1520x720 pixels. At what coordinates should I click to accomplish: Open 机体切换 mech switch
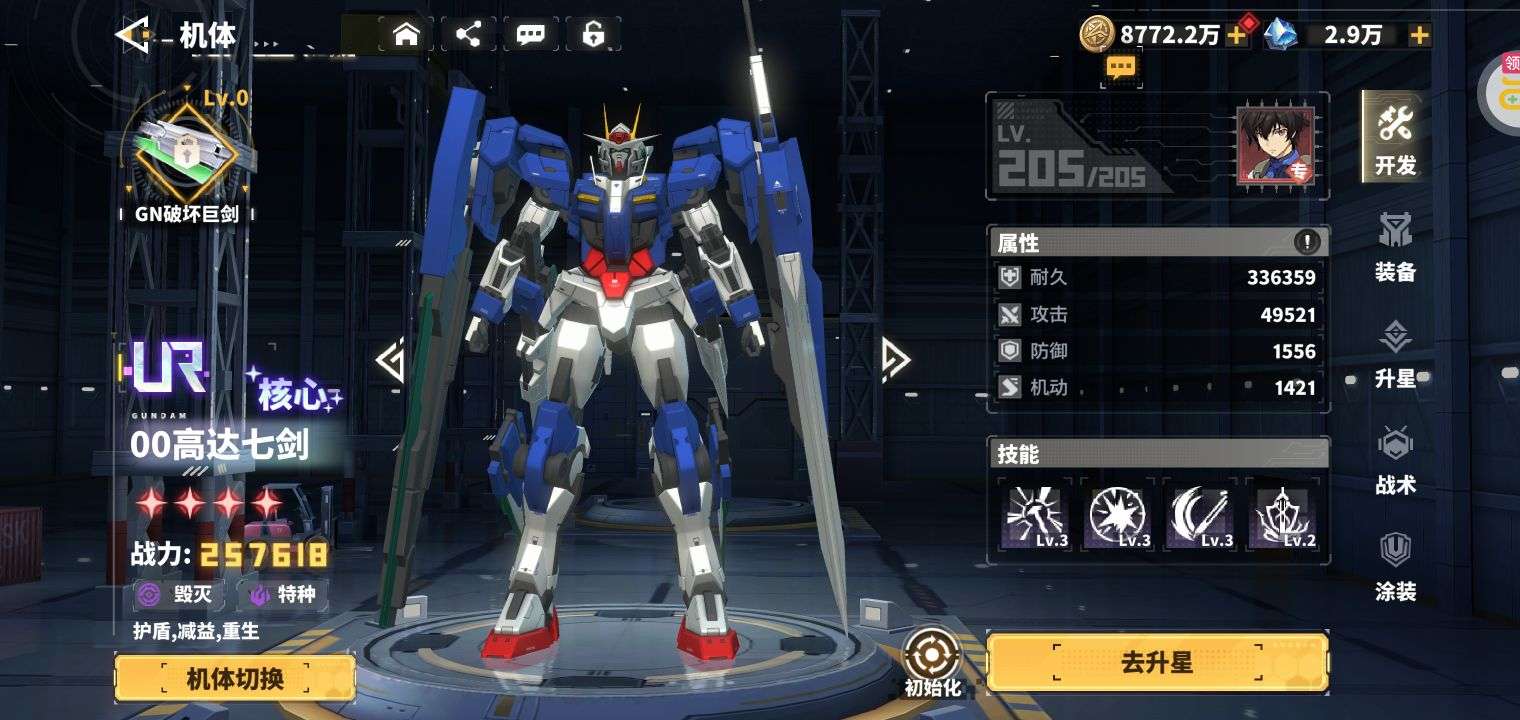(x=235, y=679)
